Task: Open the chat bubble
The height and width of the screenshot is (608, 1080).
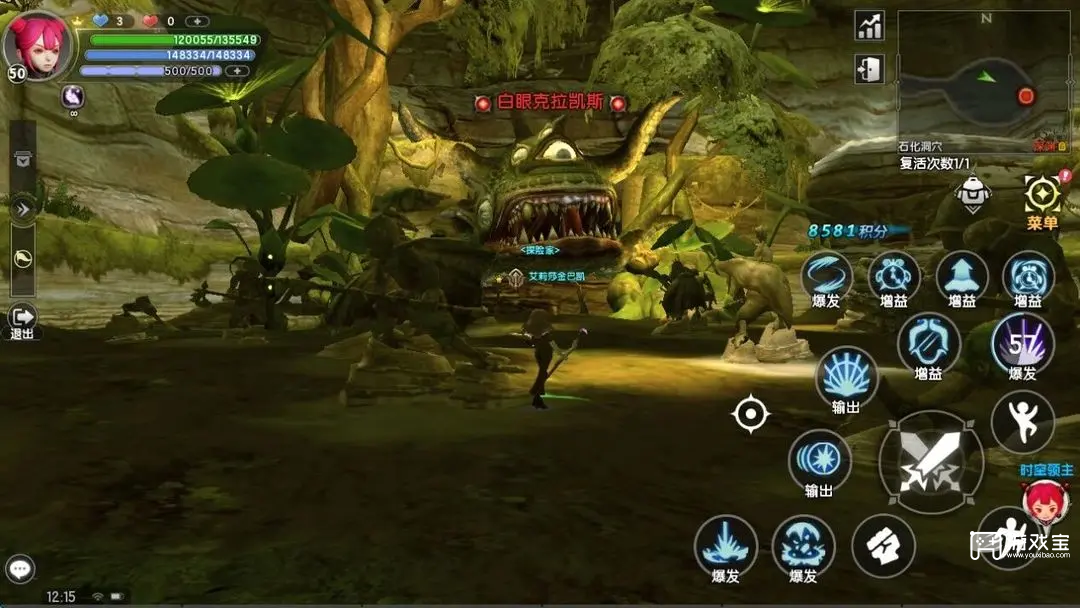Action: tap(20, 569)
